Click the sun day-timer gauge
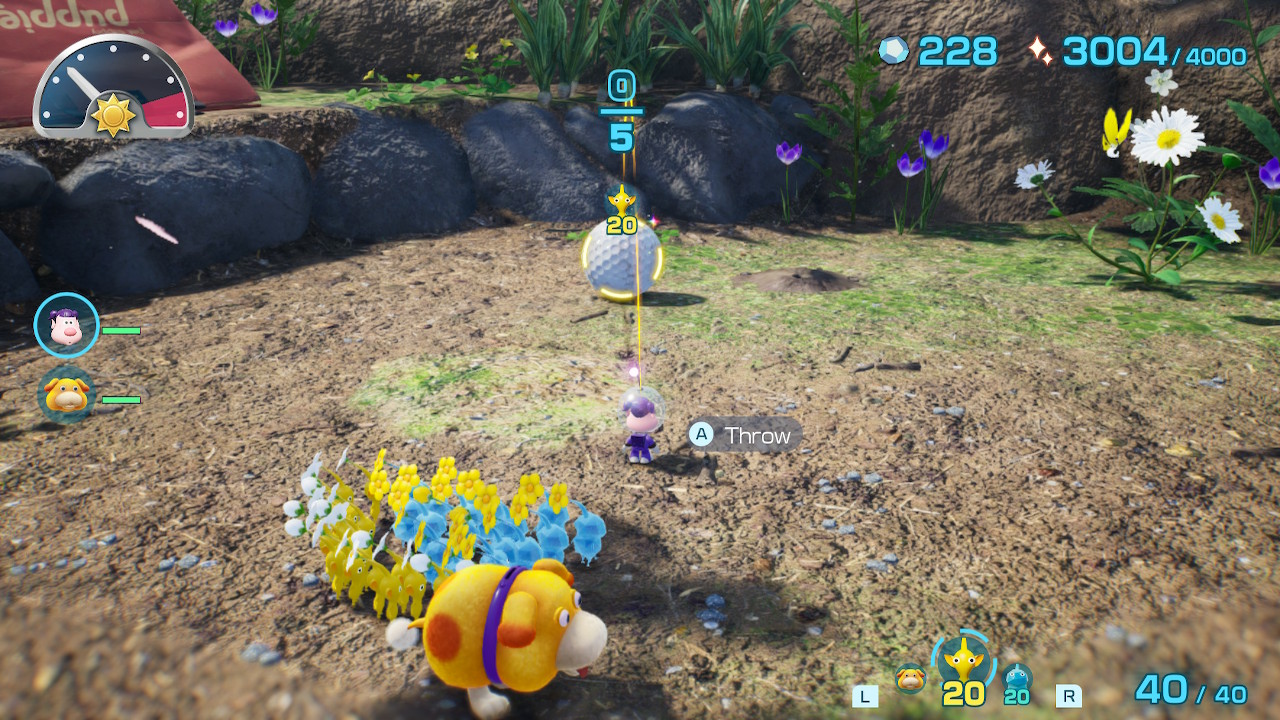 pos(113,88)
